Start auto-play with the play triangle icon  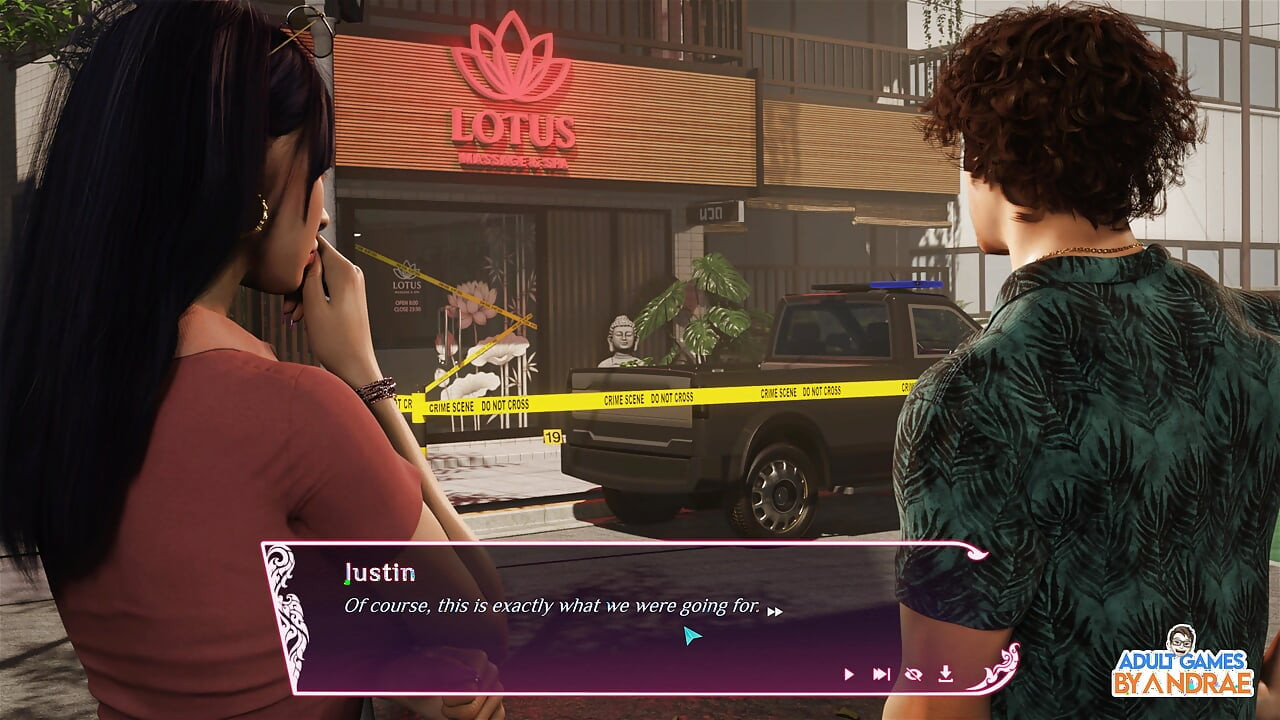coord(849,674)
